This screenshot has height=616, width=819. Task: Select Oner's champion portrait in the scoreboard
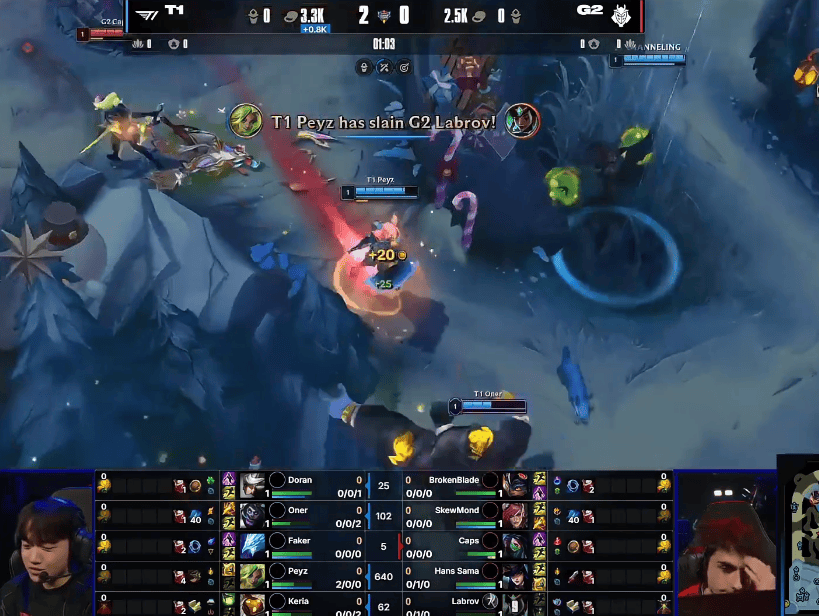tap(252, 514)
